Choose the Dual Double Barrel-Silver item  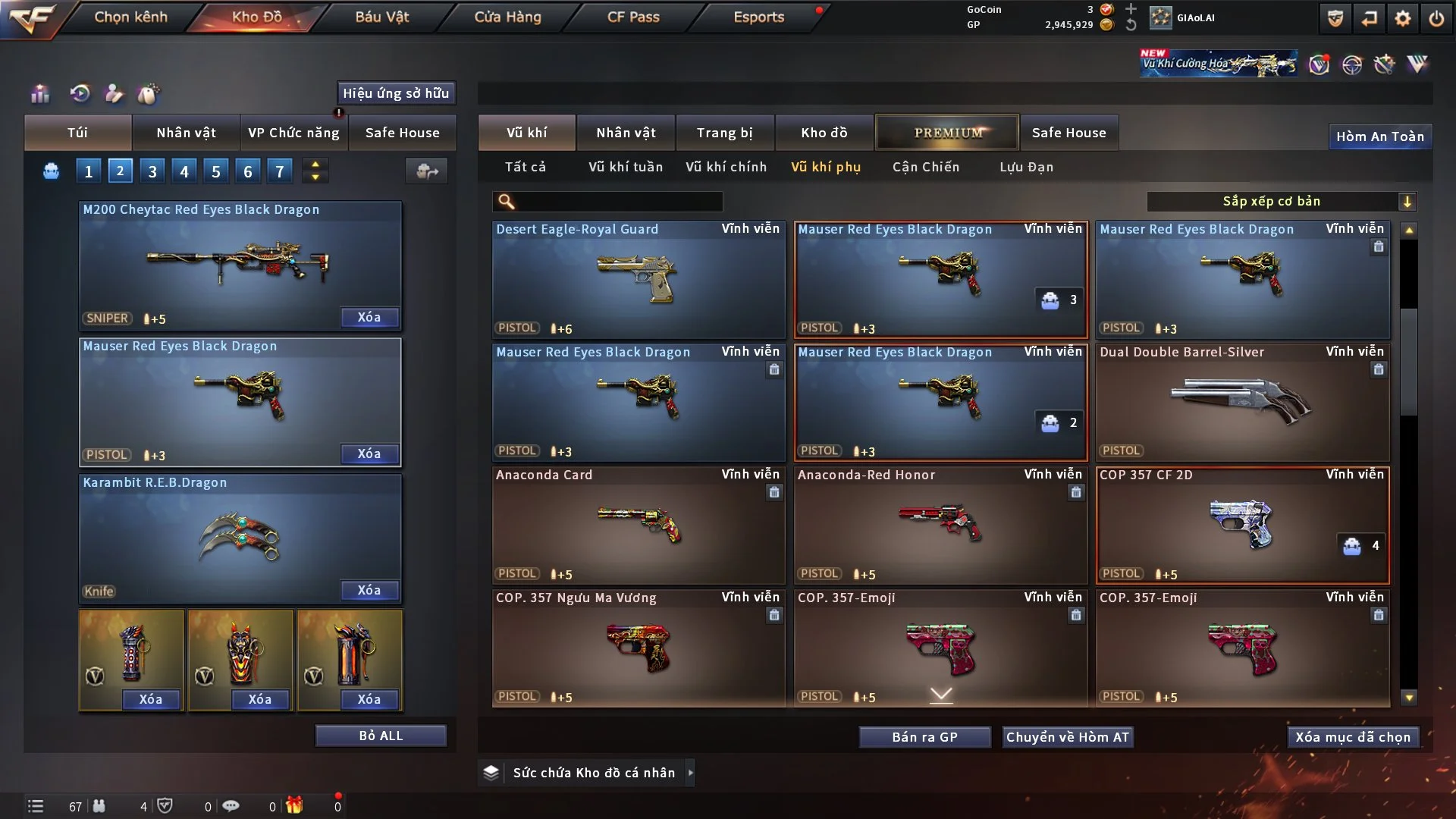(x=1242, y=403)
